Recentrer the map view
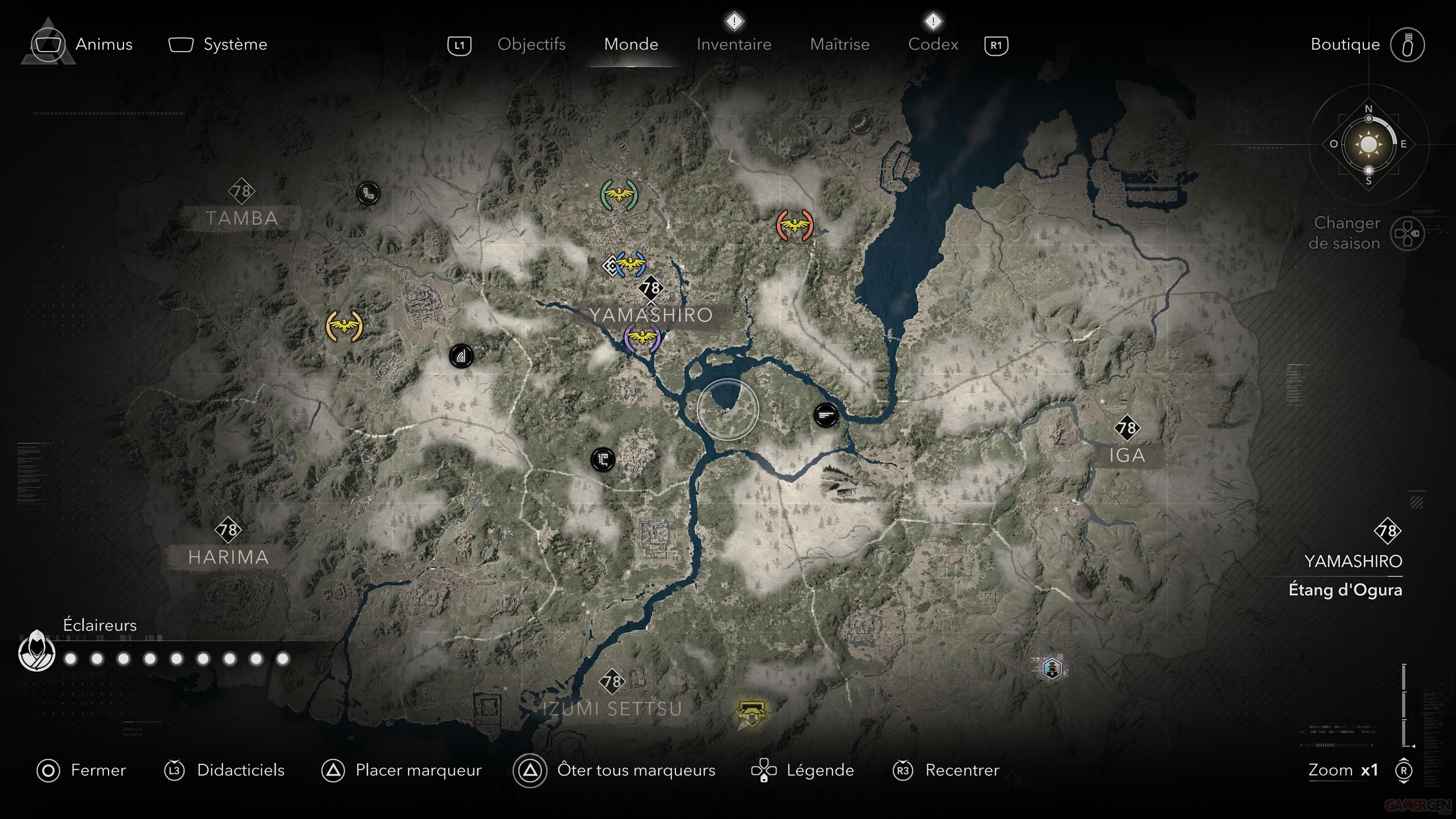The height and width of the screenshot is (819, 1456). coord(962,770)
